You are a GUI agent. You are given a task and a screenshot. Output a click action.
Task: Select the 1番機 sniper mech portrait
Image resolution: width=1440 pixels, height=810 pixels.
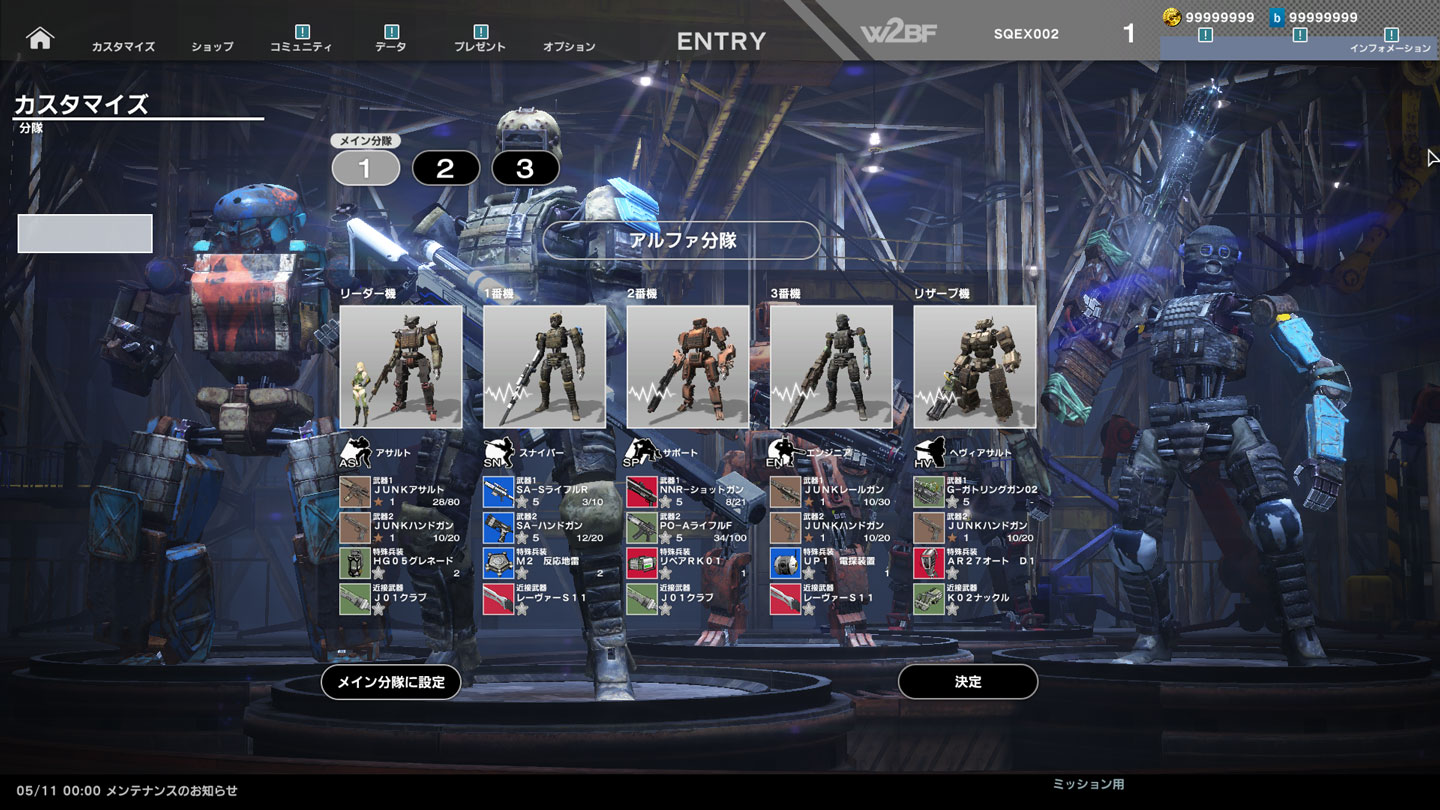click(545, 367)
